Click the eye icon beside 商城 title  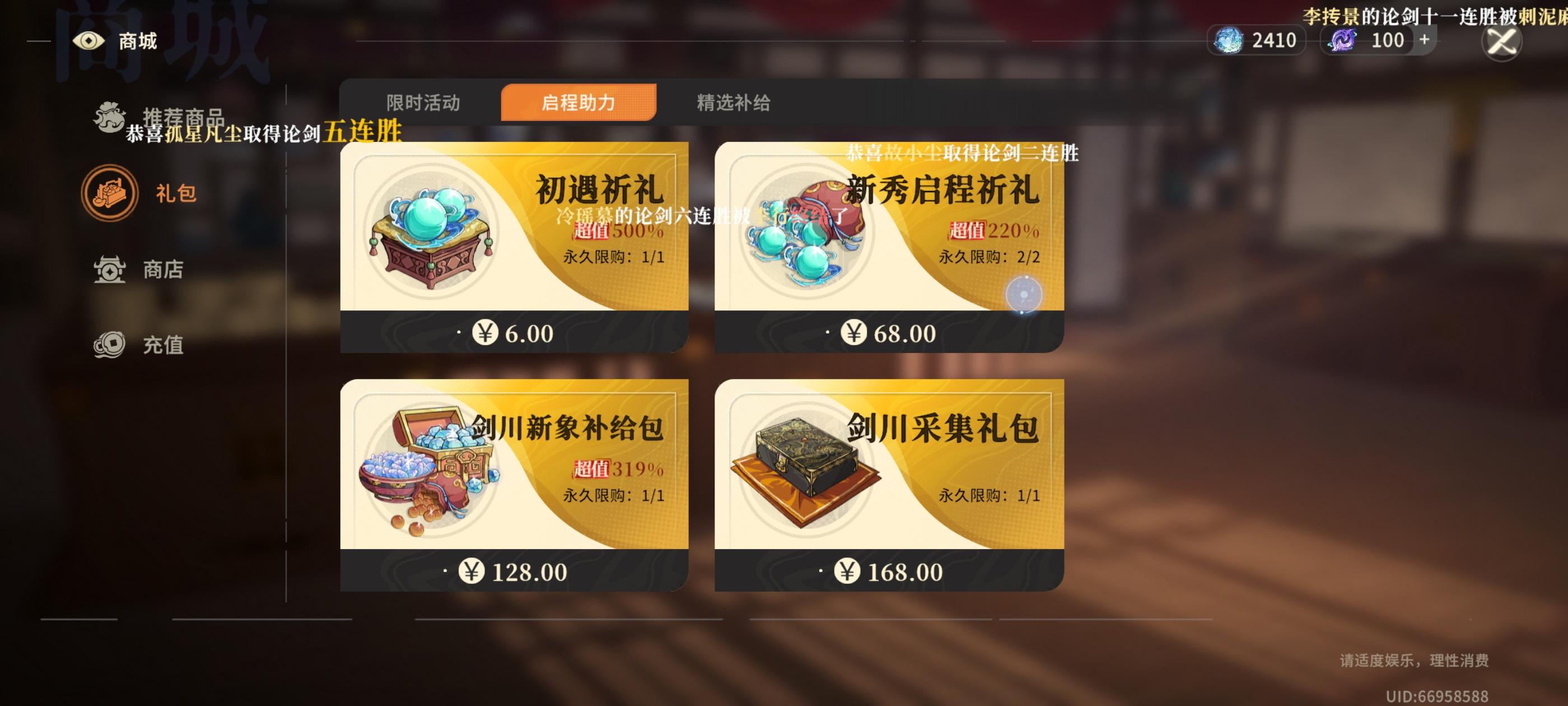[x=90, y=41]
